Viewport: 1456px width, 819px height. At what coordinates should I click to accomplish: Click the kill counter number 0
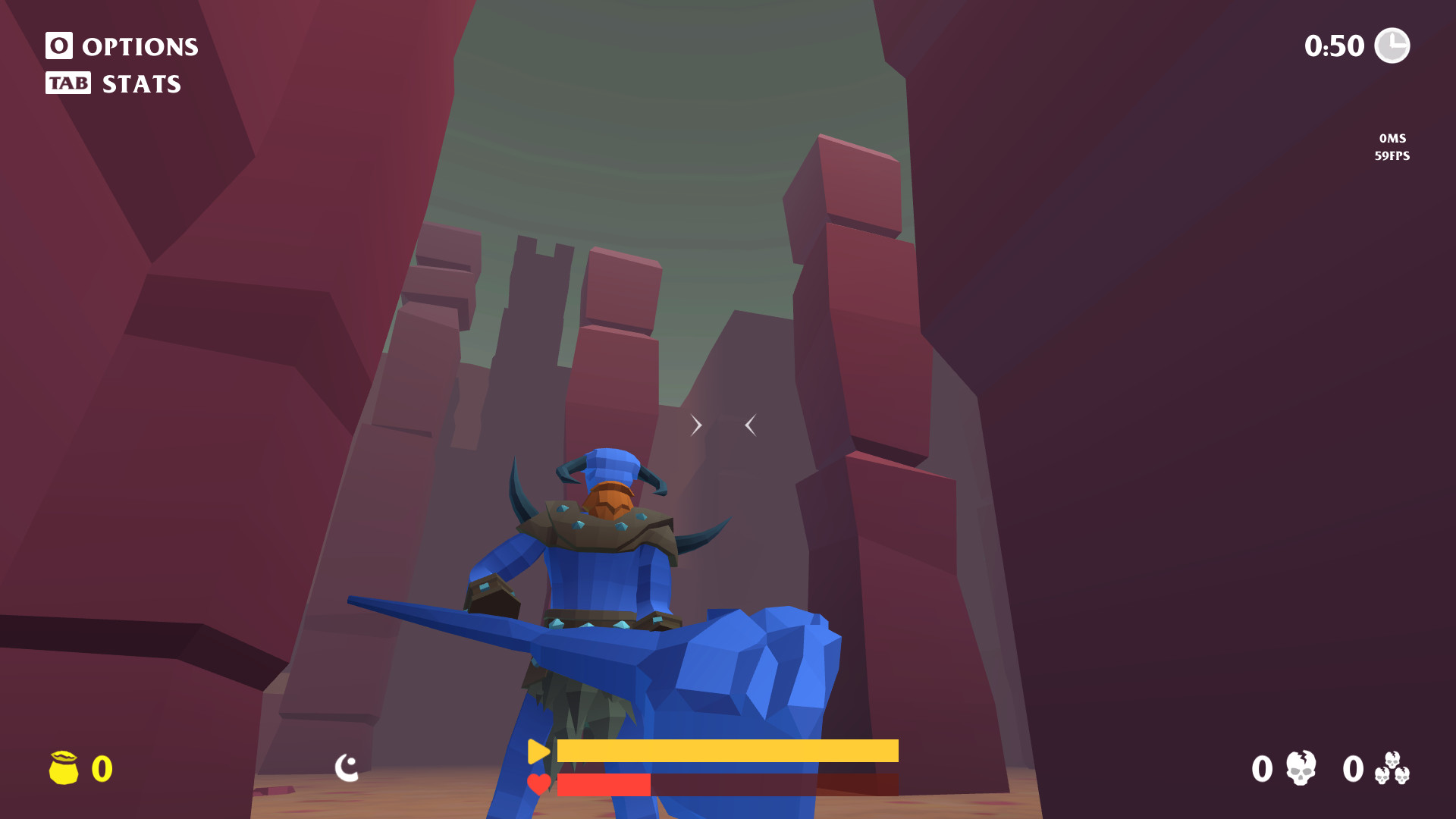pyautogui.click(x=1261, y=769)
